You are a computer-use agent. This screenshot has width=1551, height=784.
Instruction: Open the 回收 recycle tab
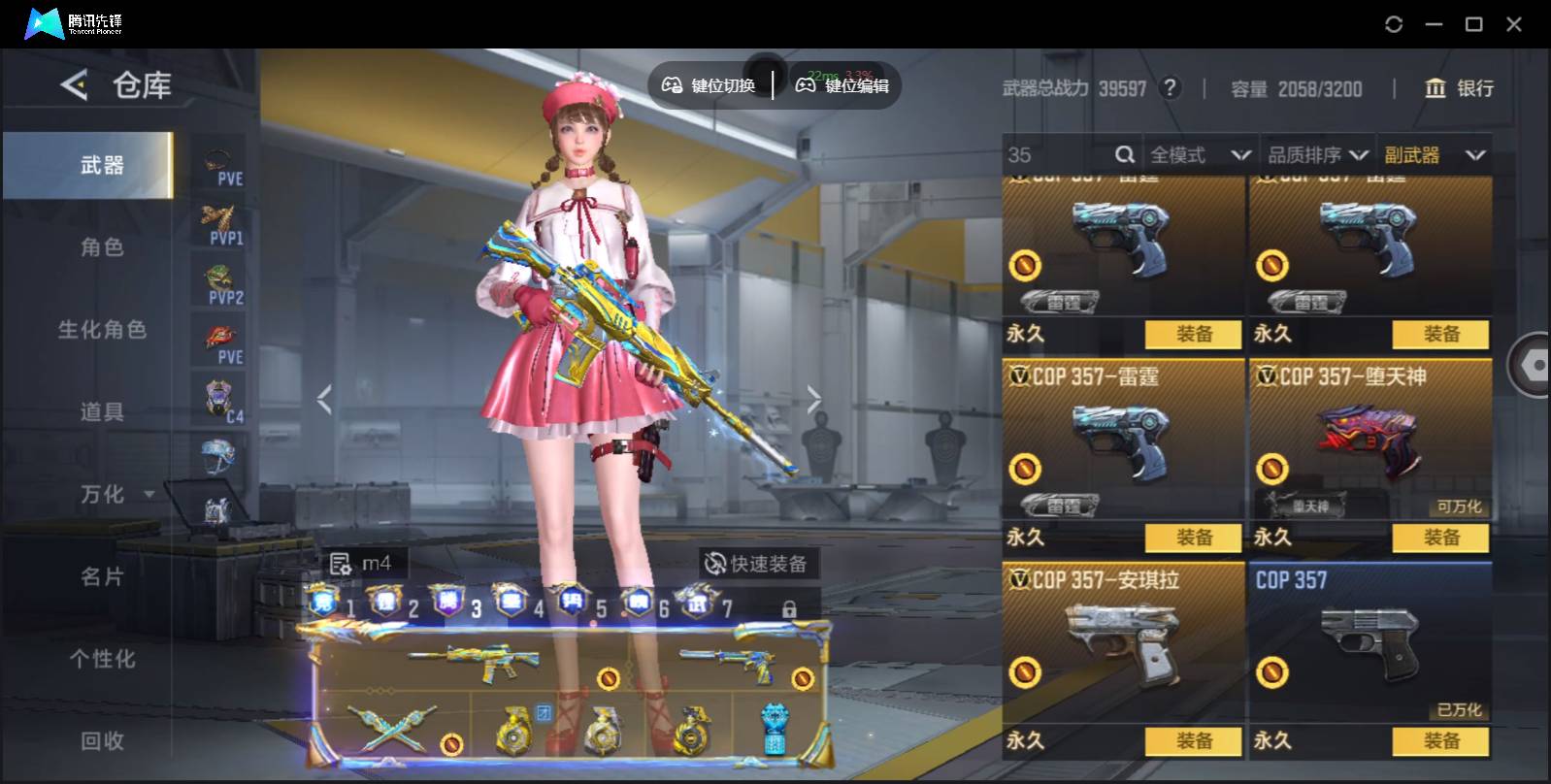(x=102, y=741)
